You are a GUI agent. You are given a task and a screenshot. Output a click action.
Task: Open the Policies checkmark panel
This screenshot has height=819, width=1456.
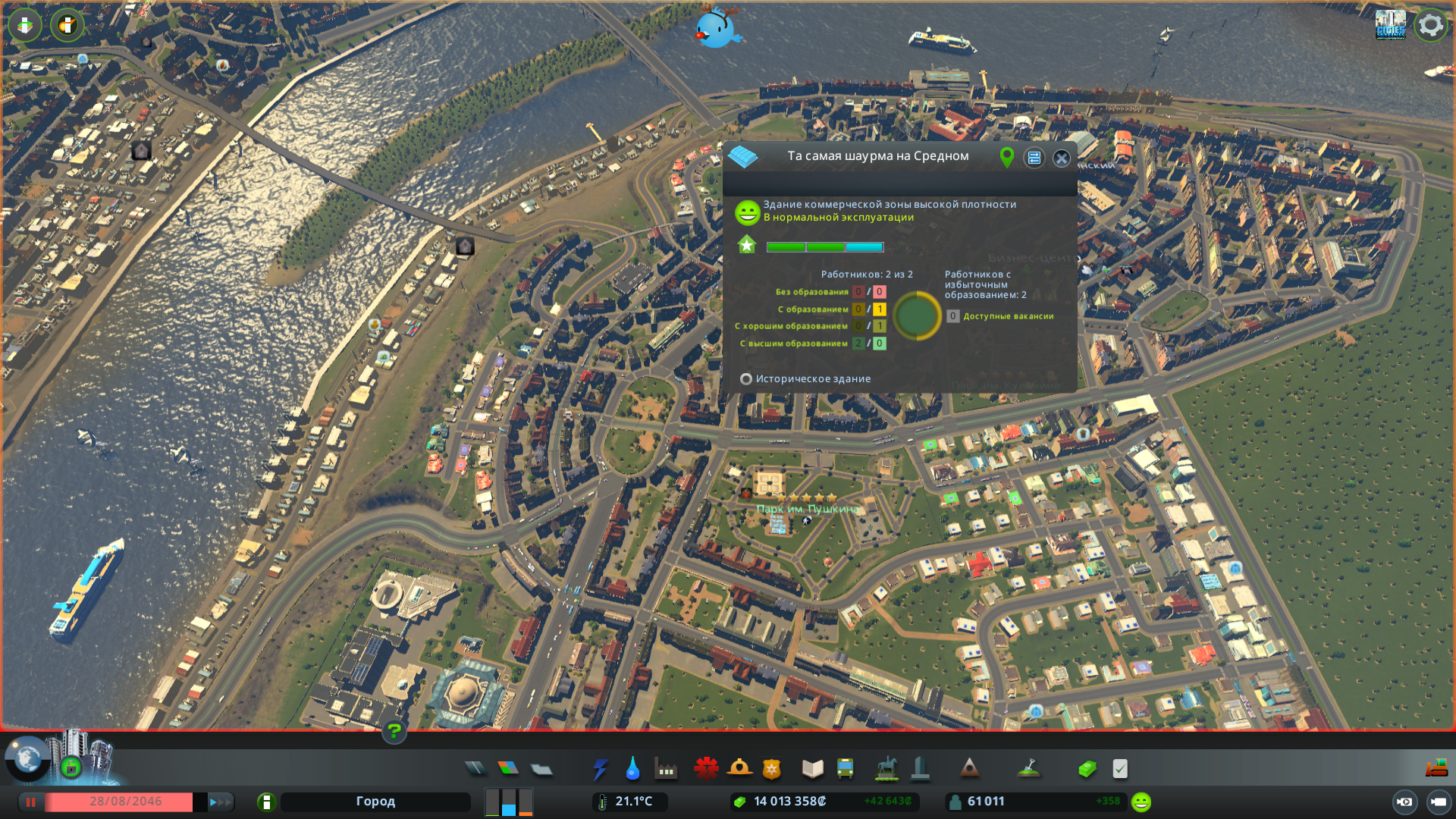tap(1120, 768)
